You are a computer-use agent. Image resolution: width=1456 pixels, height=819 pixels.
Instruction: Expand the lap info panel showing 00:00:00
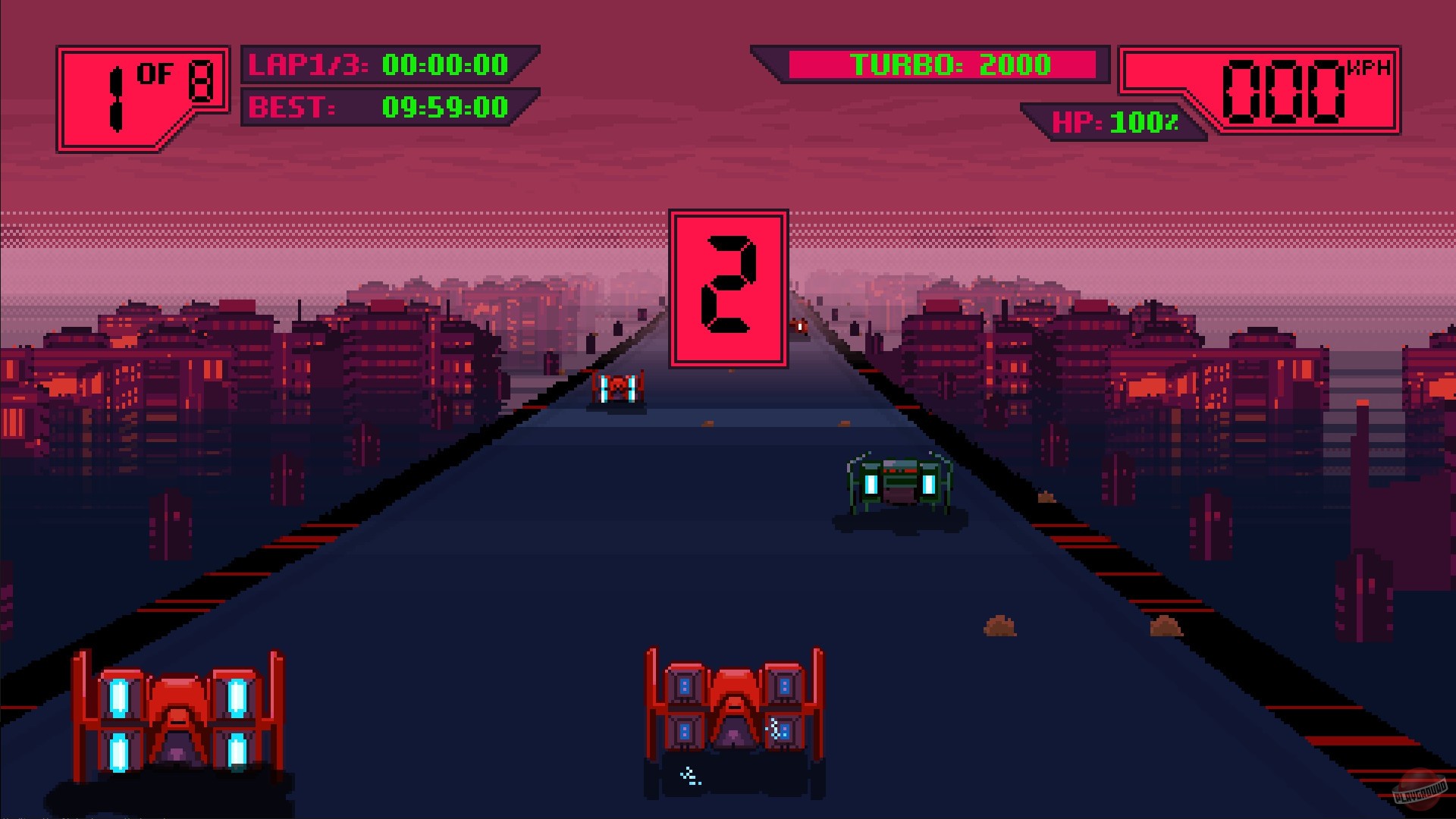pyautogui.click(x=444, y=66)
